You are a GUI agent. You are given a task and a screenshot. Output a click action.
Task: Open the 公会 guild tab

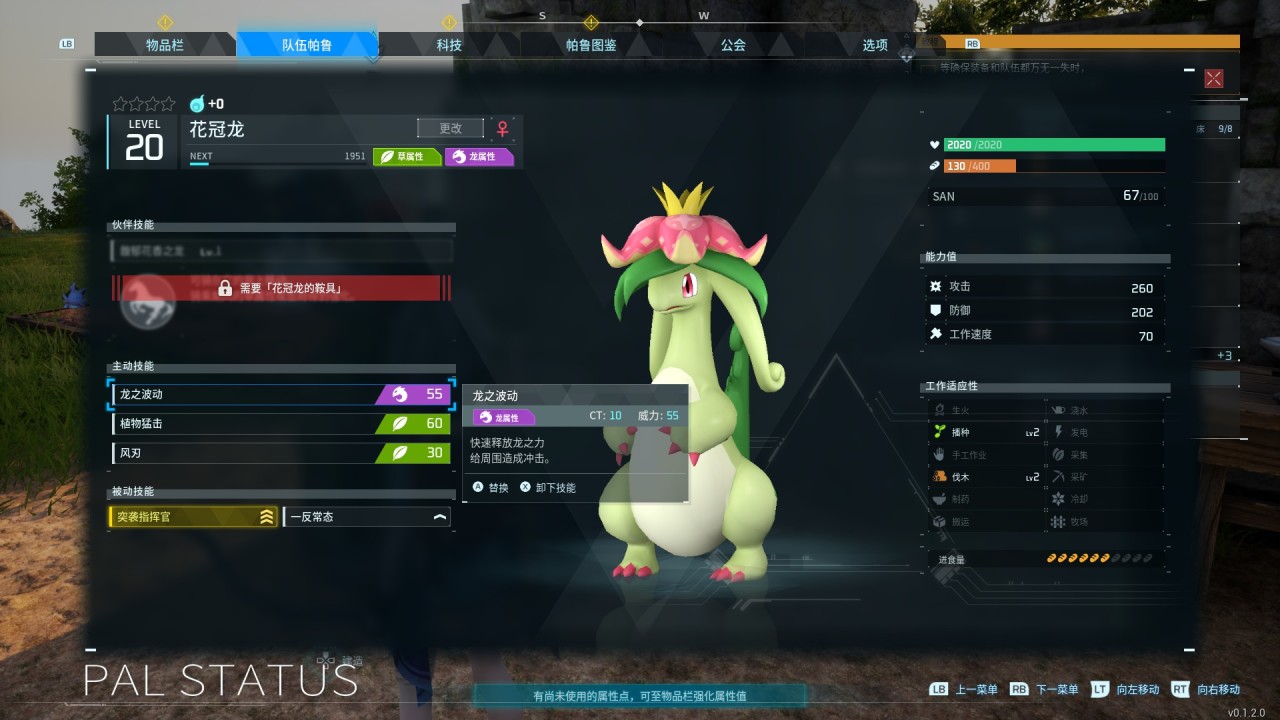pyautogui.click(x=733, y=45)
